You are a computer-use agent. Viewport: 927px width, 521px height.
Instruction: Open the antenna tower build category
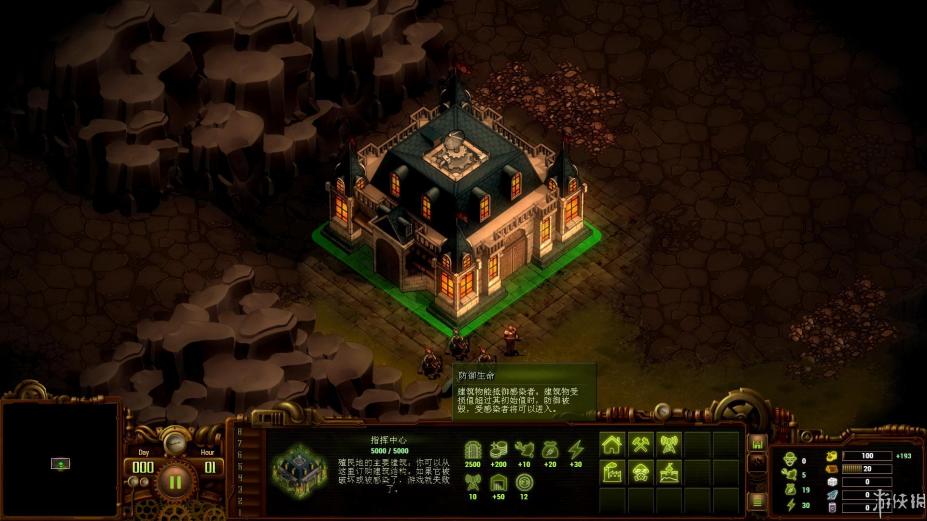(x=669, y=445)
